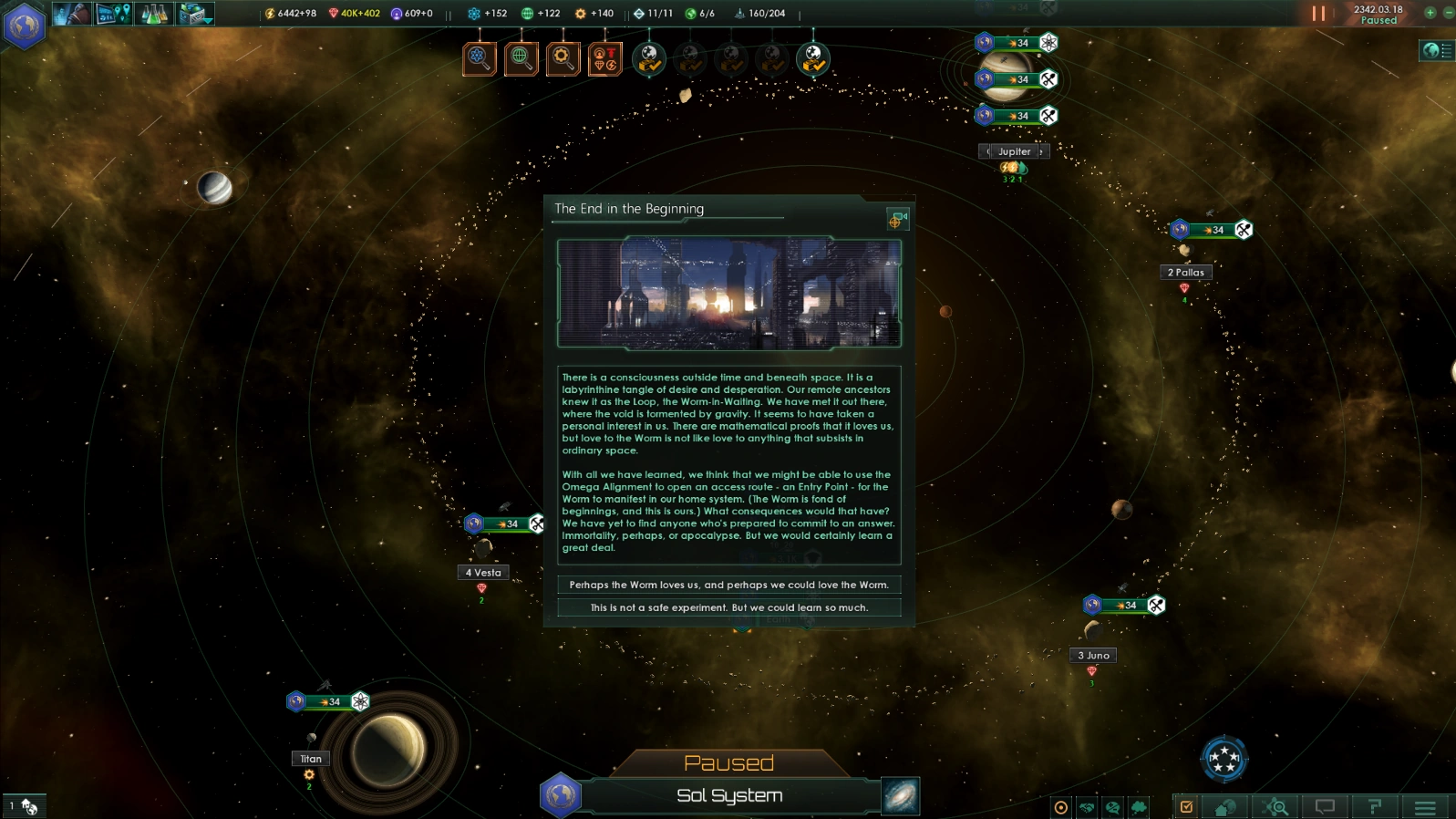The image size is (1456, 819).
Task: Open engineering research alert with gear magnifier
Action: pos(563,59)
